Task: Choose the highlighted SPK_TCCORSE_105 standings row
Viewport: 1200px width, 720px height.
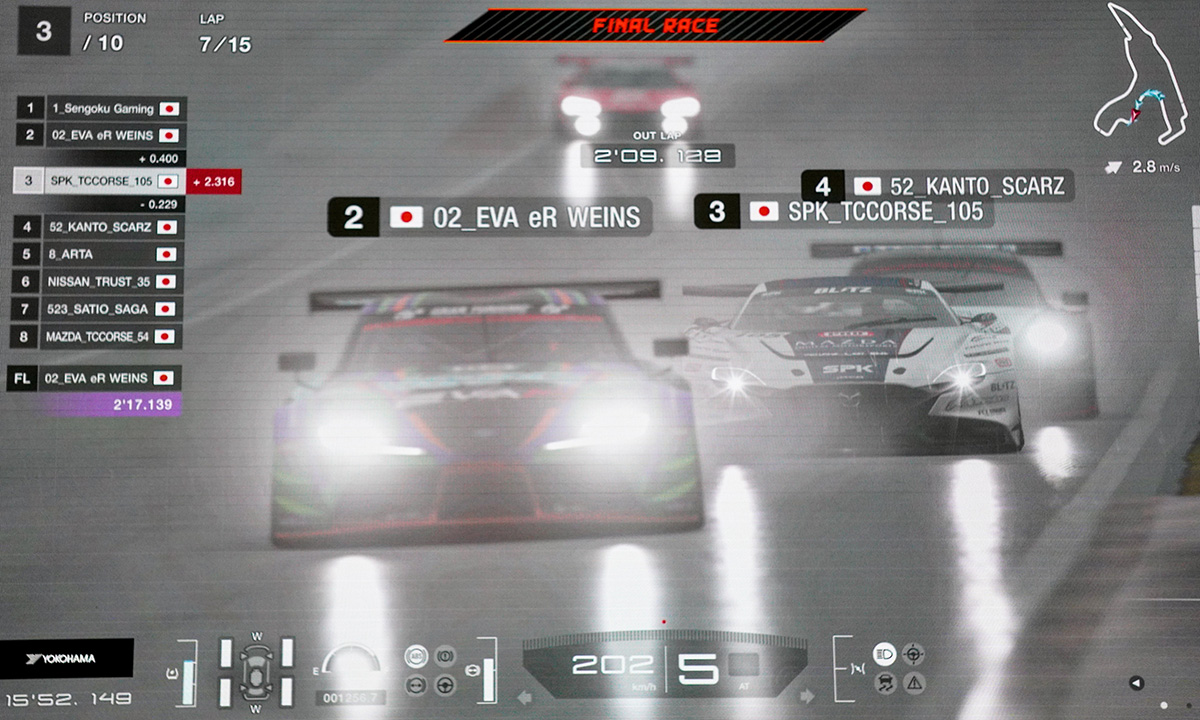Action: pyautogui.click(x=100, y=181)
